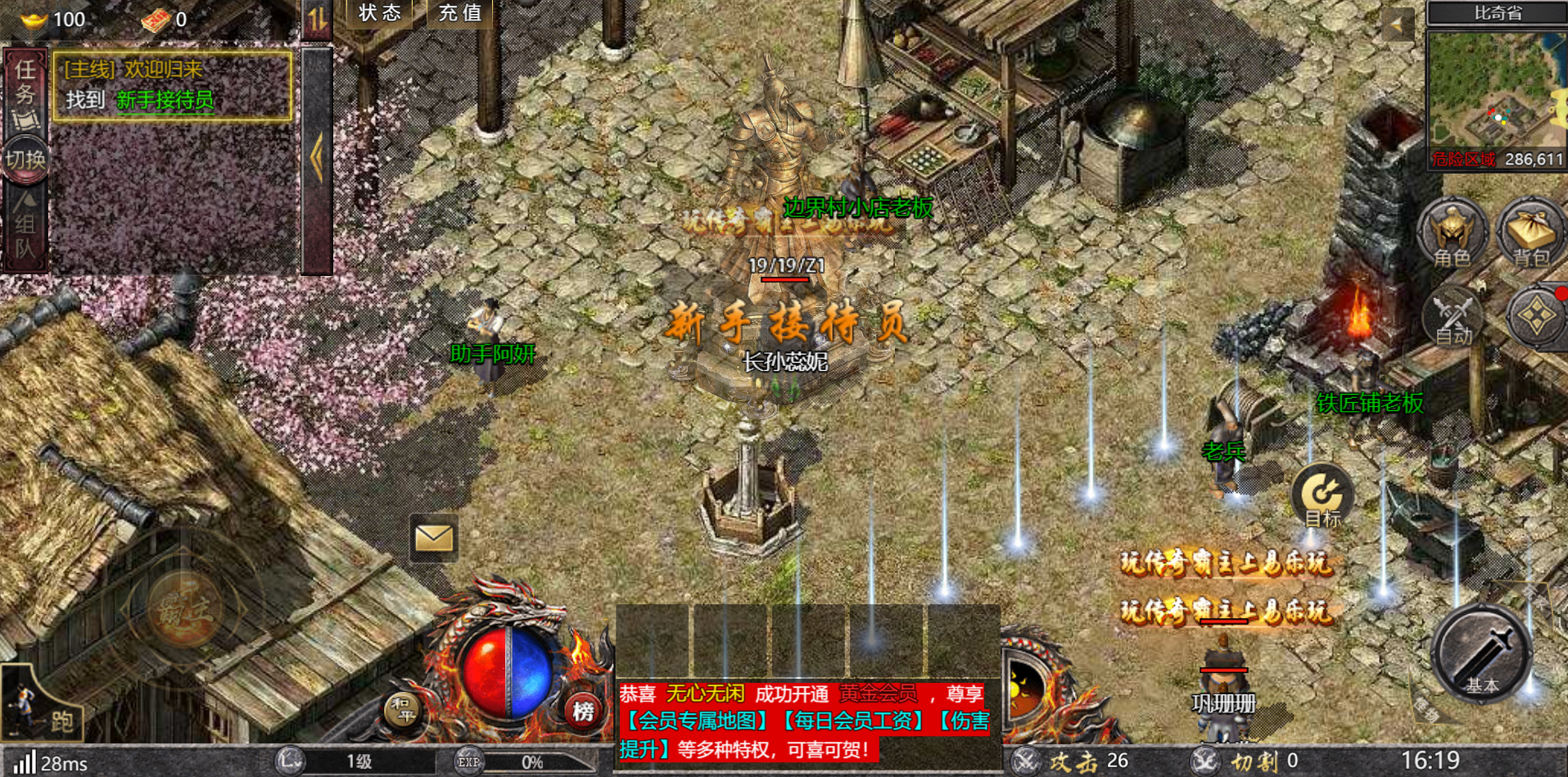This screenshot has width=1568, height=777.
Task: Follow the 新手接待员 quest link
Action: (165, 101)
